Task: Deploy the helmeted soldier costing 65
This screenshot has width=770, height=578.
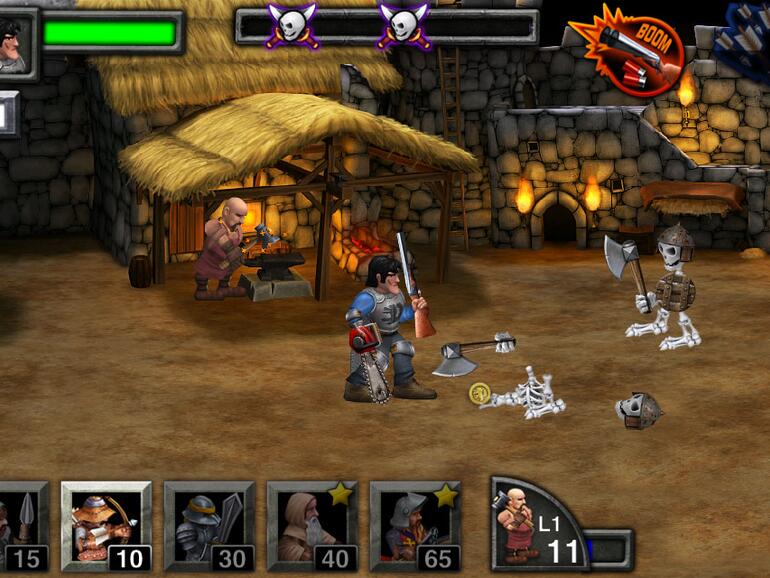Action: [x=415, y=527]
